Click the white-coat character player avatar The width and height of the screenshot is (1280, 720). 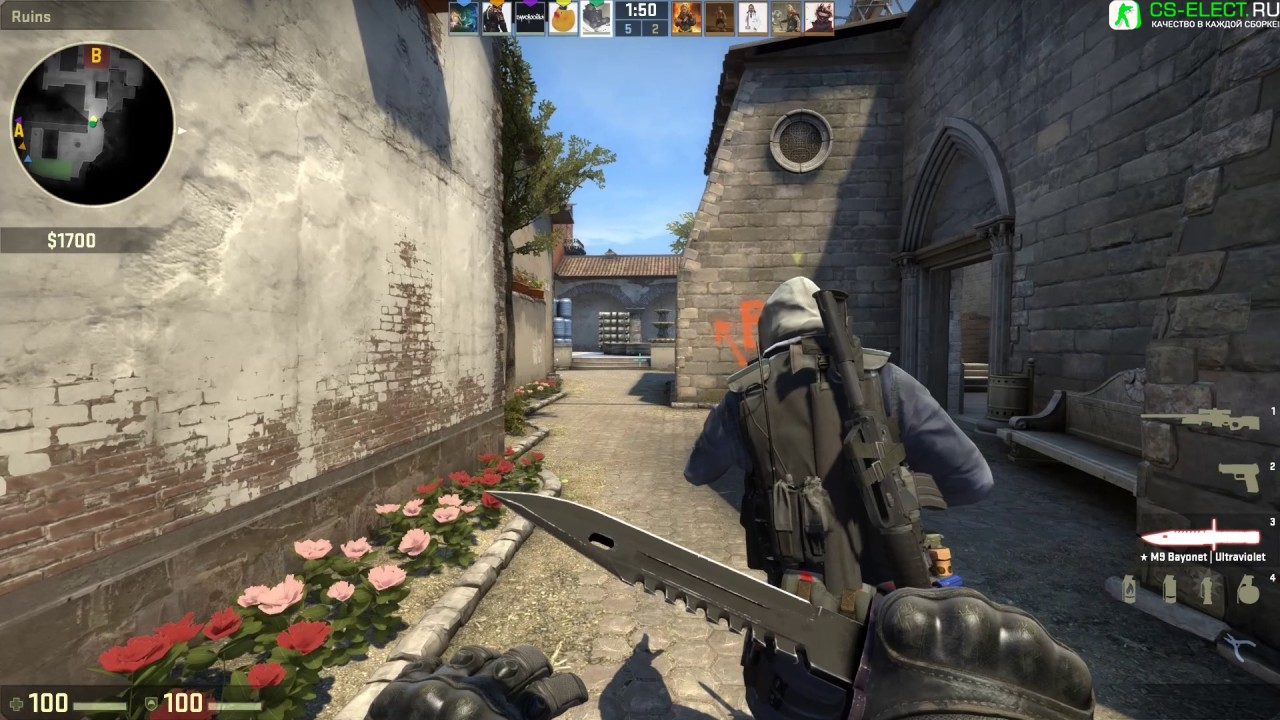pyautogui.click(x=752, y=17)
